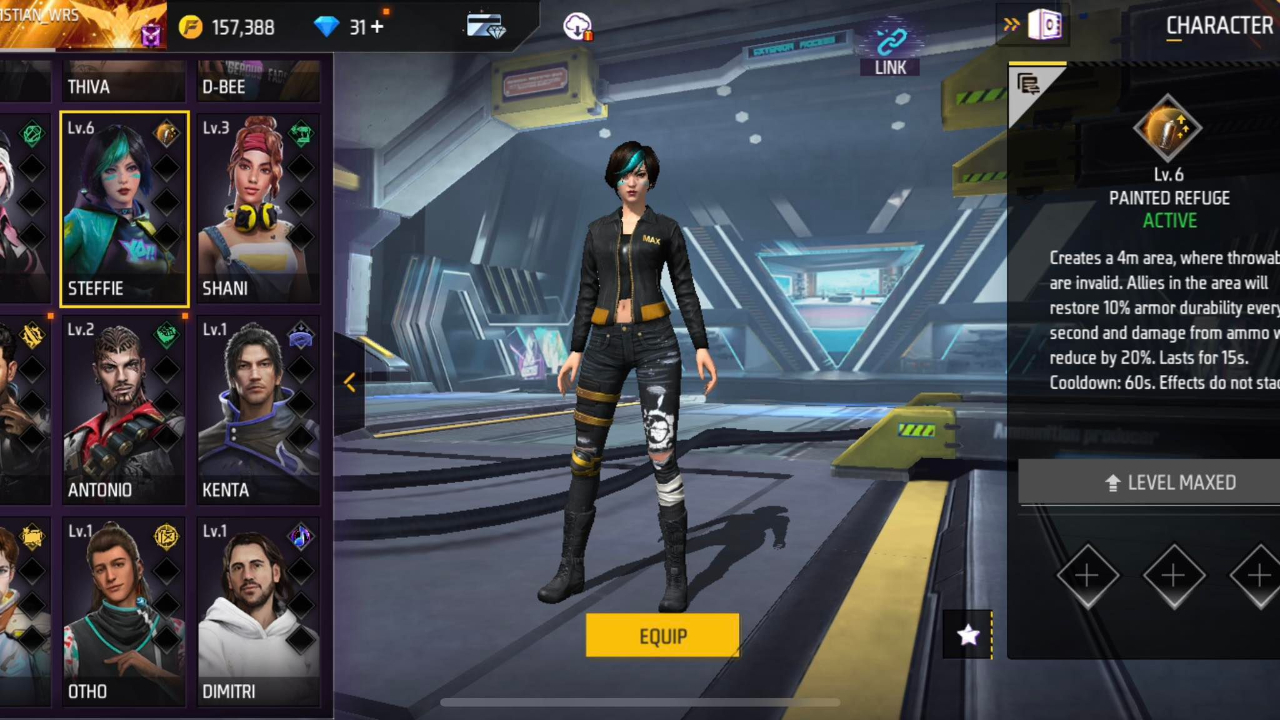This screenshot has width=1280, height=720.
Task: Open the weapon loadout briefcase icon
Action: tap(486, 27)
